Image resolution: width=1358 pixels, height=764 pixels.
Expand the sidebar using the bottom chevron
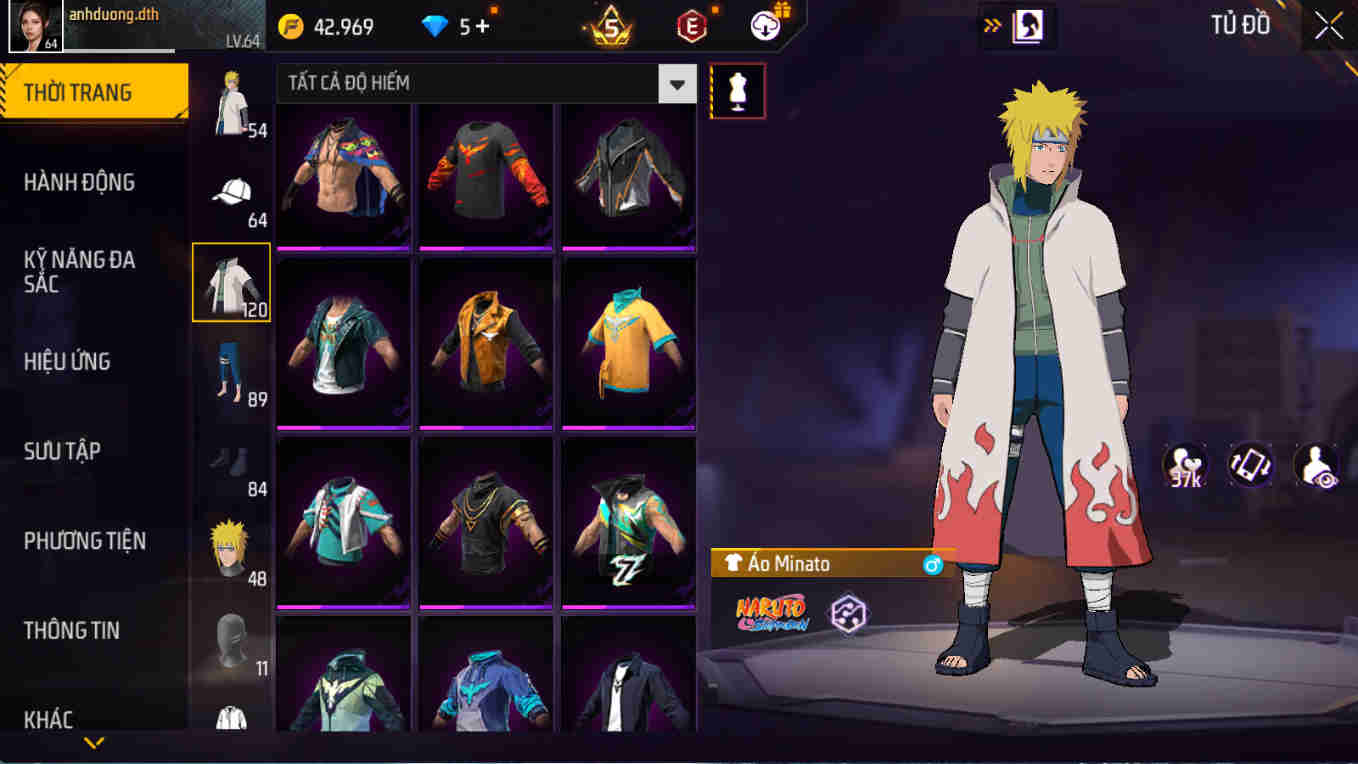coord(93,743)
